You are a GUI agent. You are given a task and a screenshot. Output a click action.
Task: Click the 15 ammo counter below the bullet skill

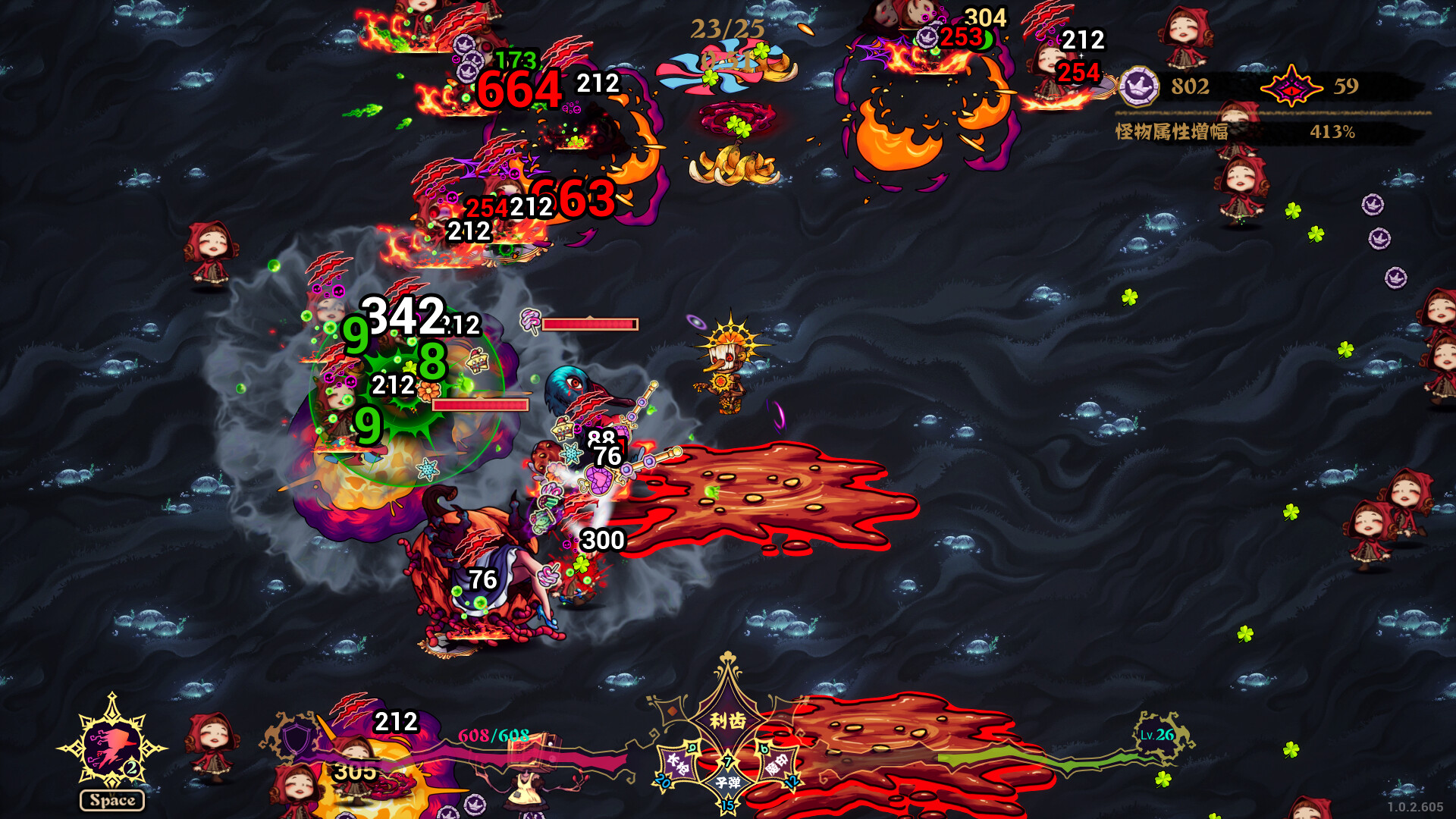tap(728, 806)
